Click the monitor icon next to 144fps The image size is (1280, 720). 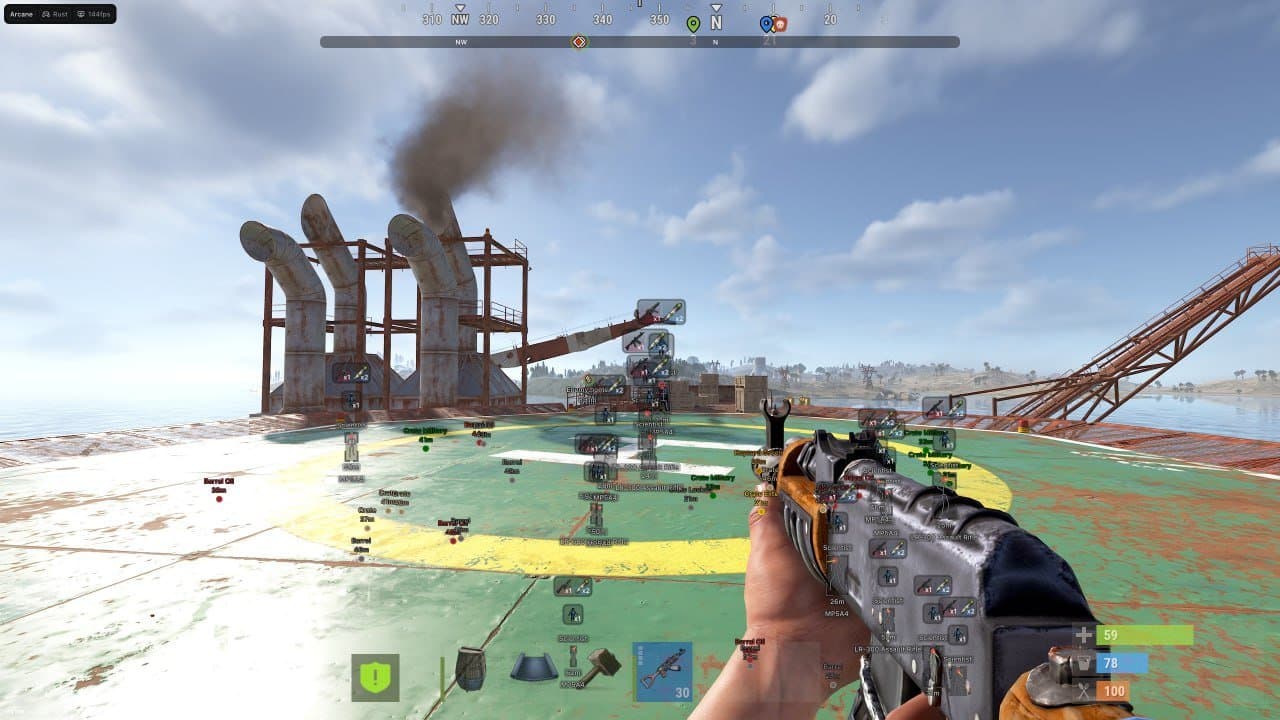click(x=81, y=14)
